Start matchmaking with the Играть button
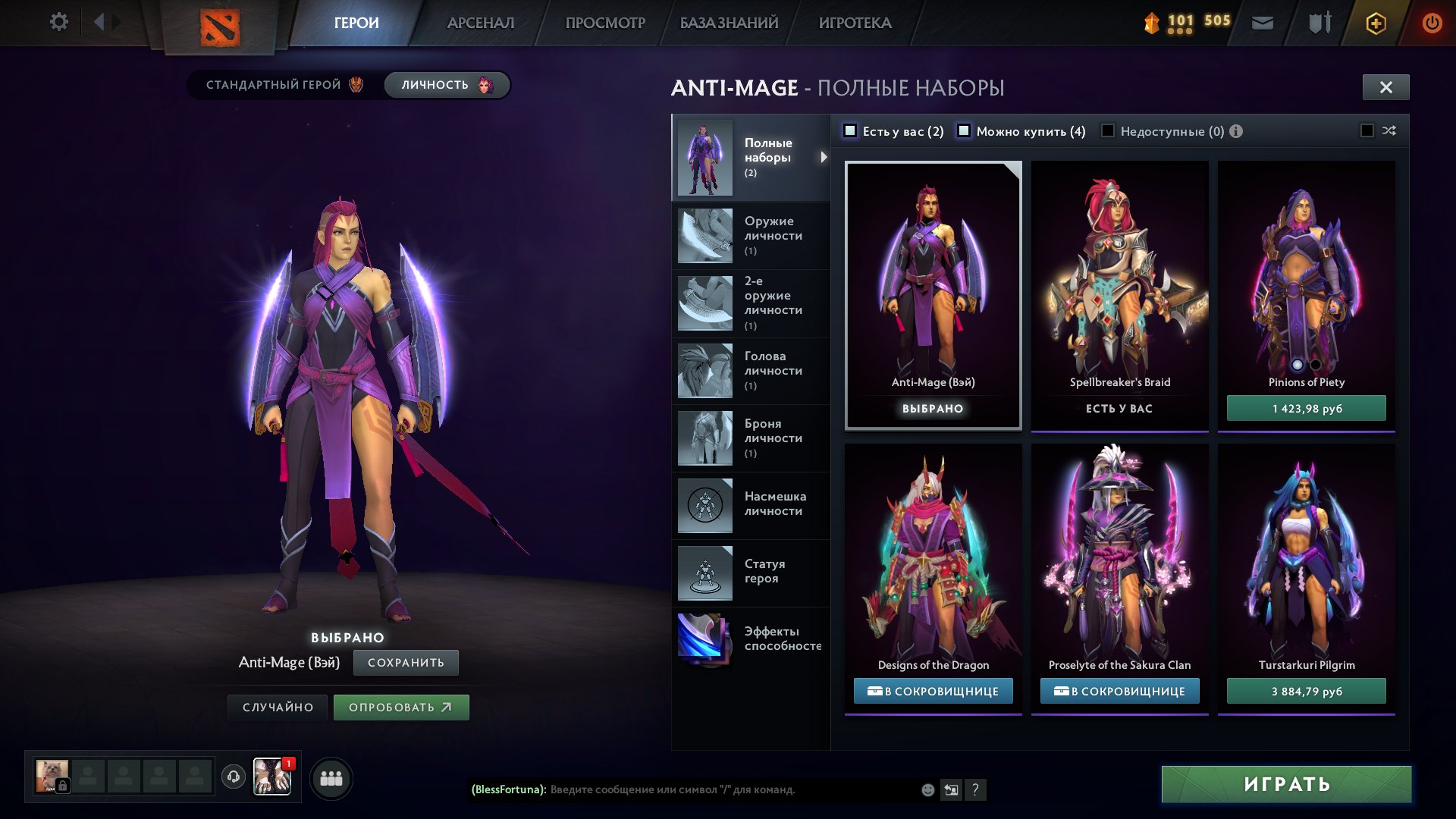The width and height of the screenshot is (1456, 819). click(x=1286, y=784)
